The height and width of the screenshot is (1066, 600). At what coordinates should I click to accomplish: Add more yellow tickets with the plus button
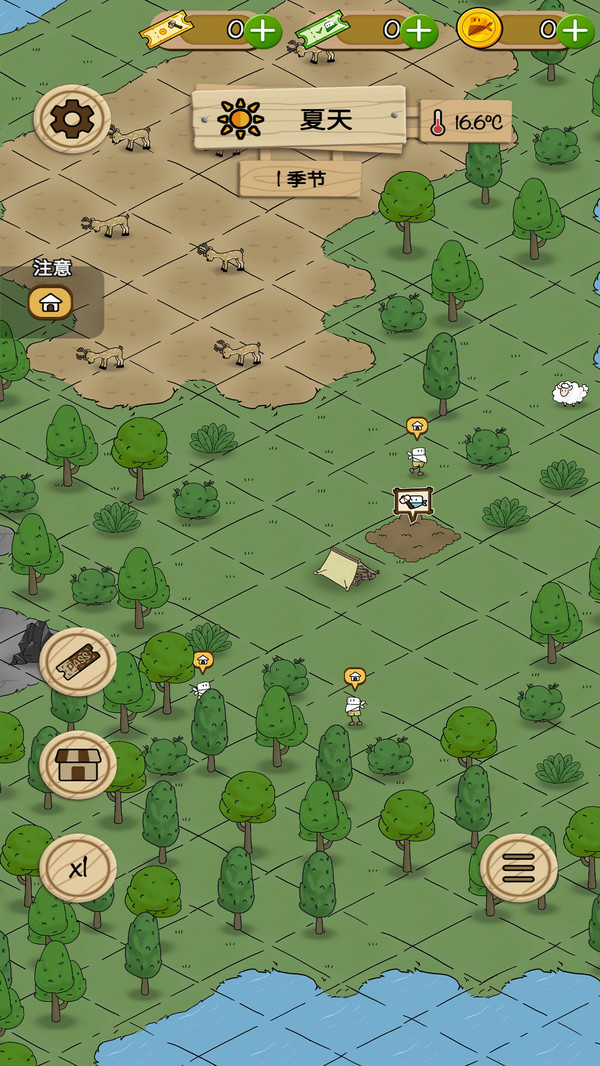coord(262,30)
